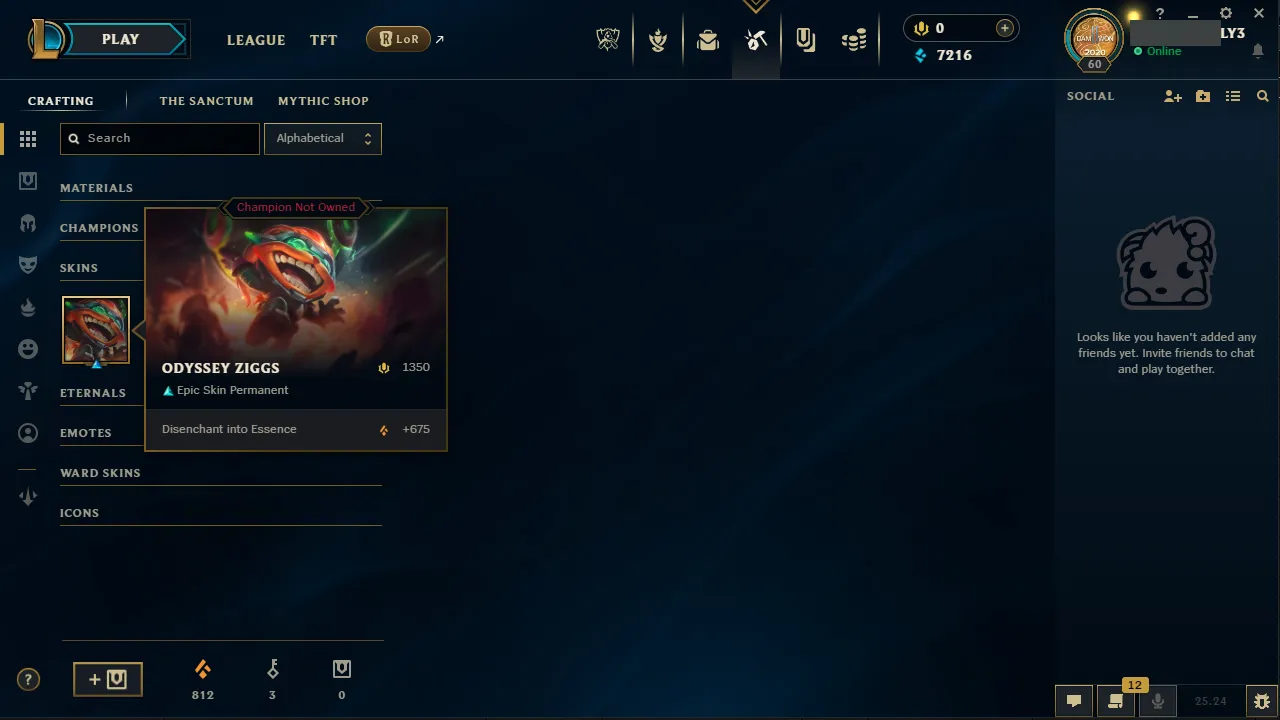This screenshot has width=1280, height=720.
Task: Mute voice chat microphone at bottom right
Action: pos(1157,700)
